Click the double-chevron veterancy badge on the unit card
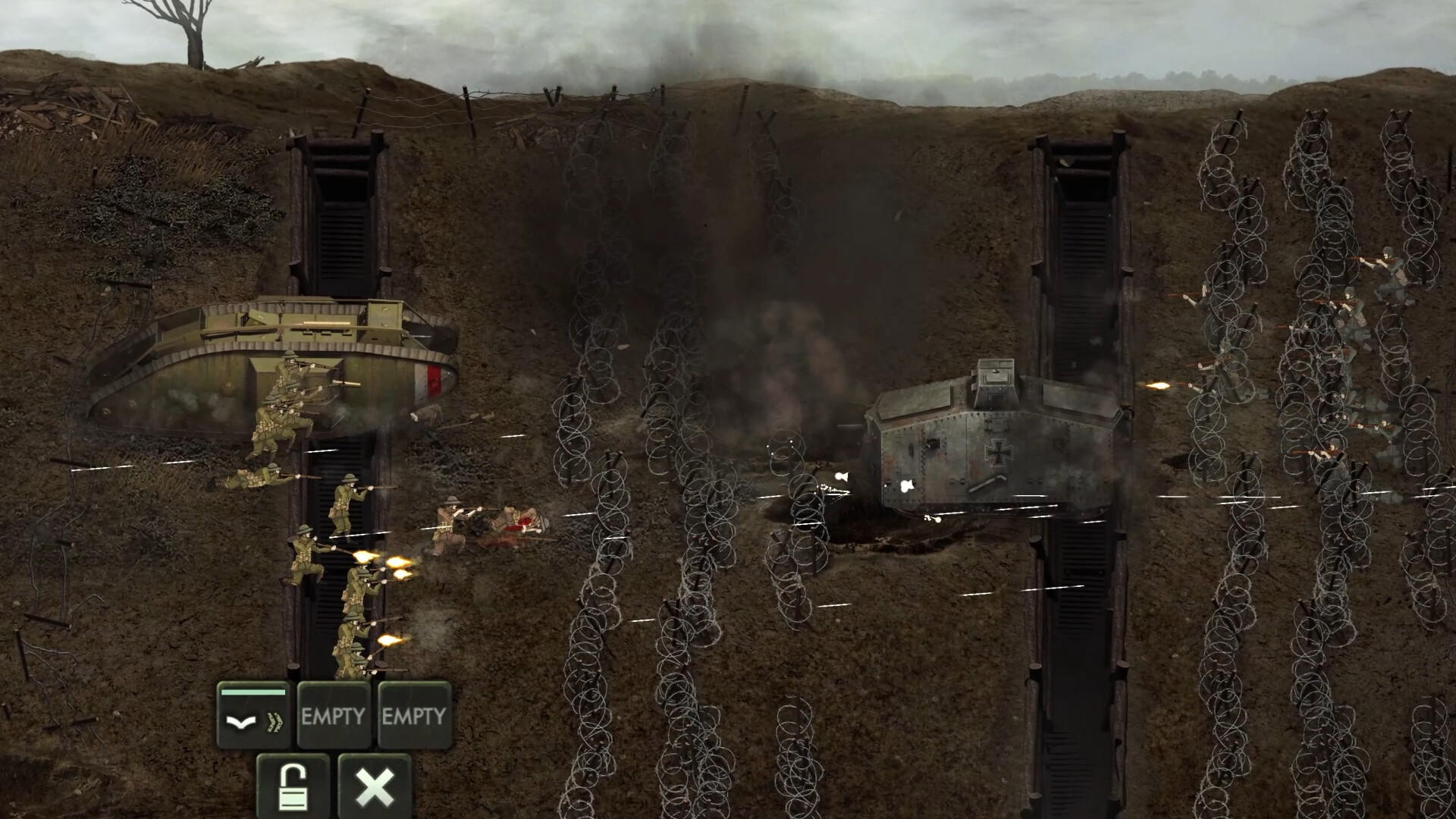This screenshot has width=1456, height=819. tap(275, 722)
